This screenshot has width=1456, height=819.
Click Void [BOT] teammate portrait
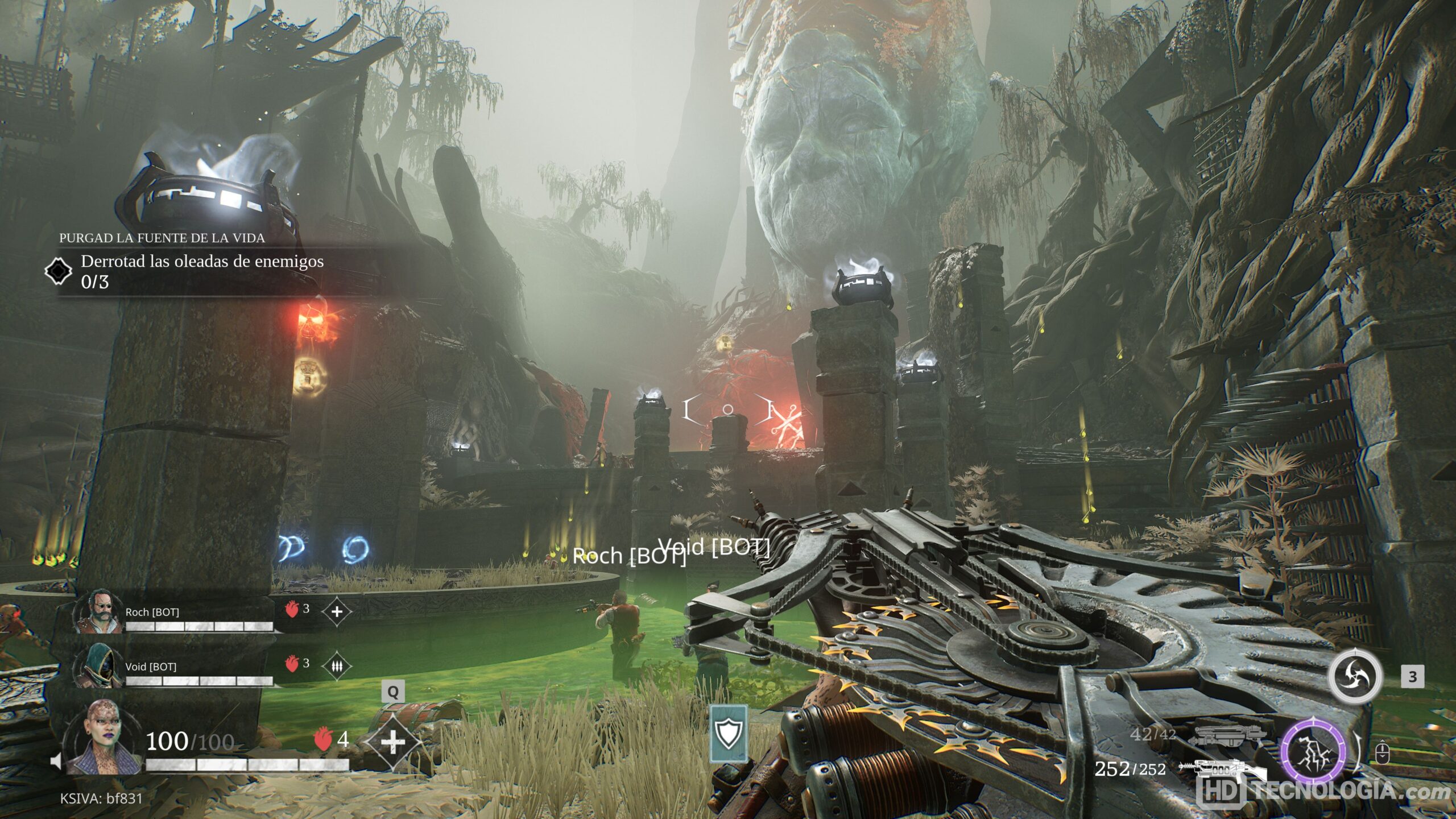point(99,666)
